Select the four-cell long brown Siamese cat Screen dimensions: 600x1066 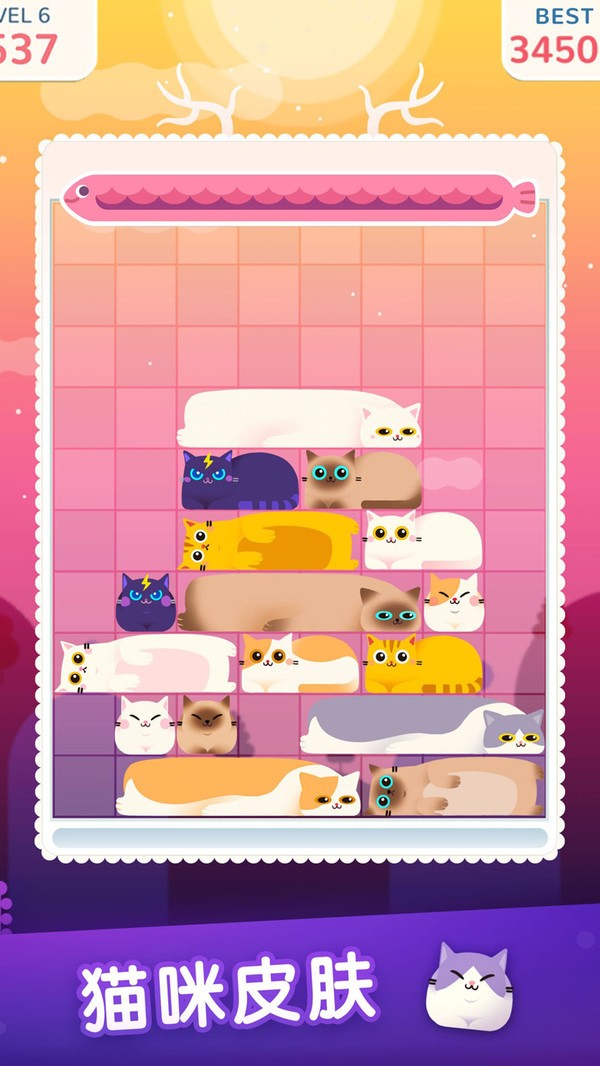point(300,603)
